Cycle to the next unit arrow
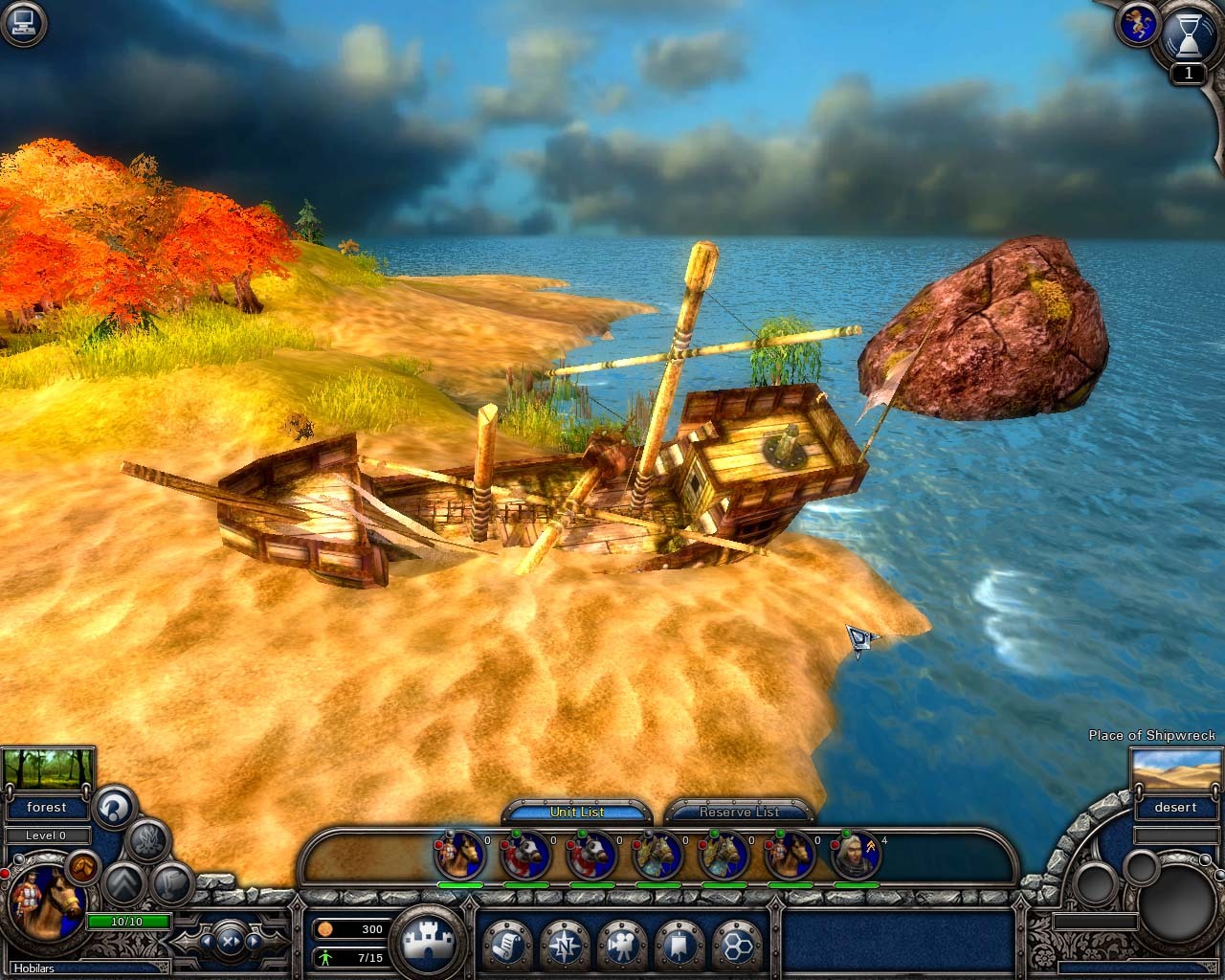 (253, 941)
